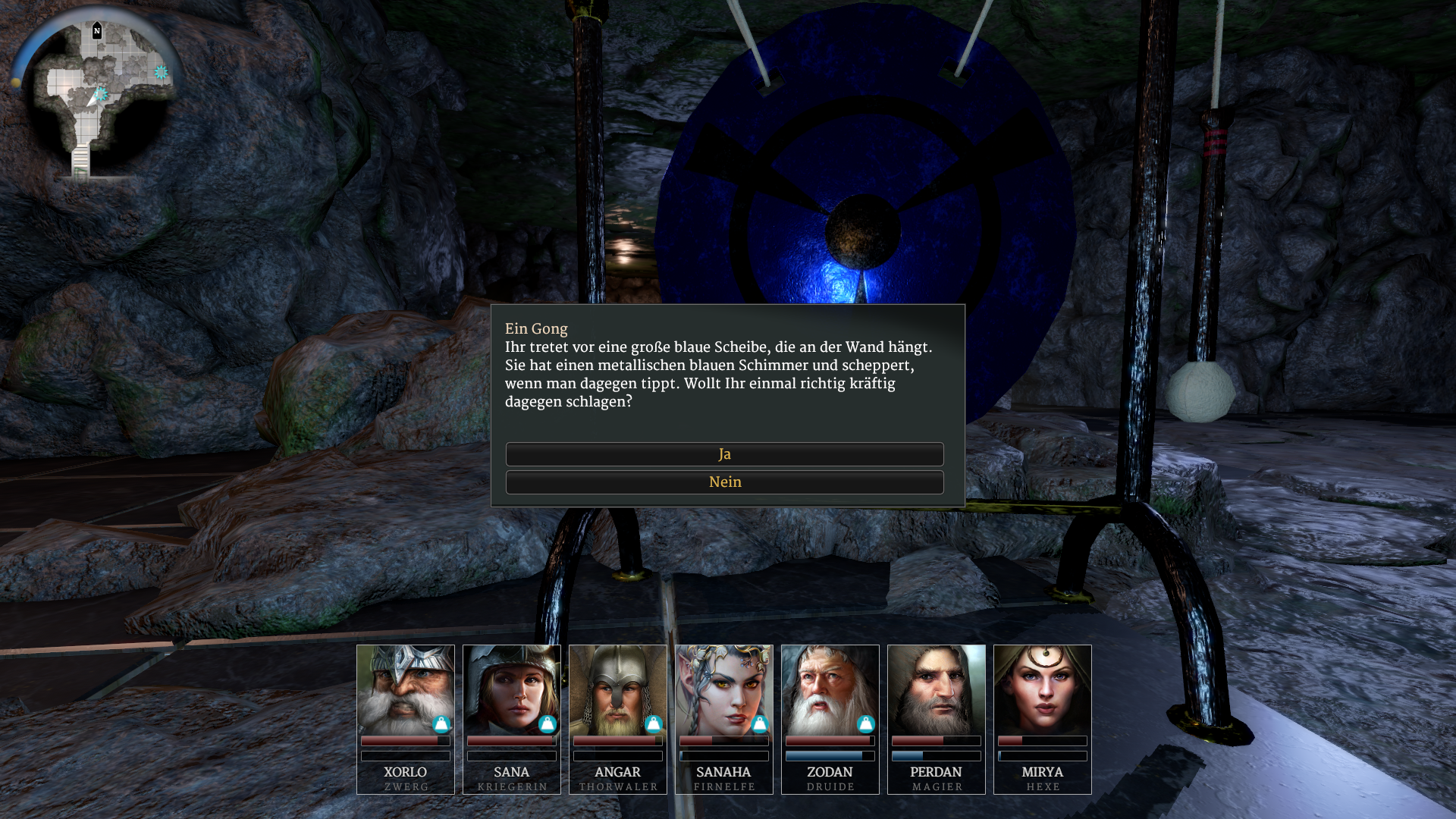
Task: Open the circular cave minimap
Action: [99, 95]
